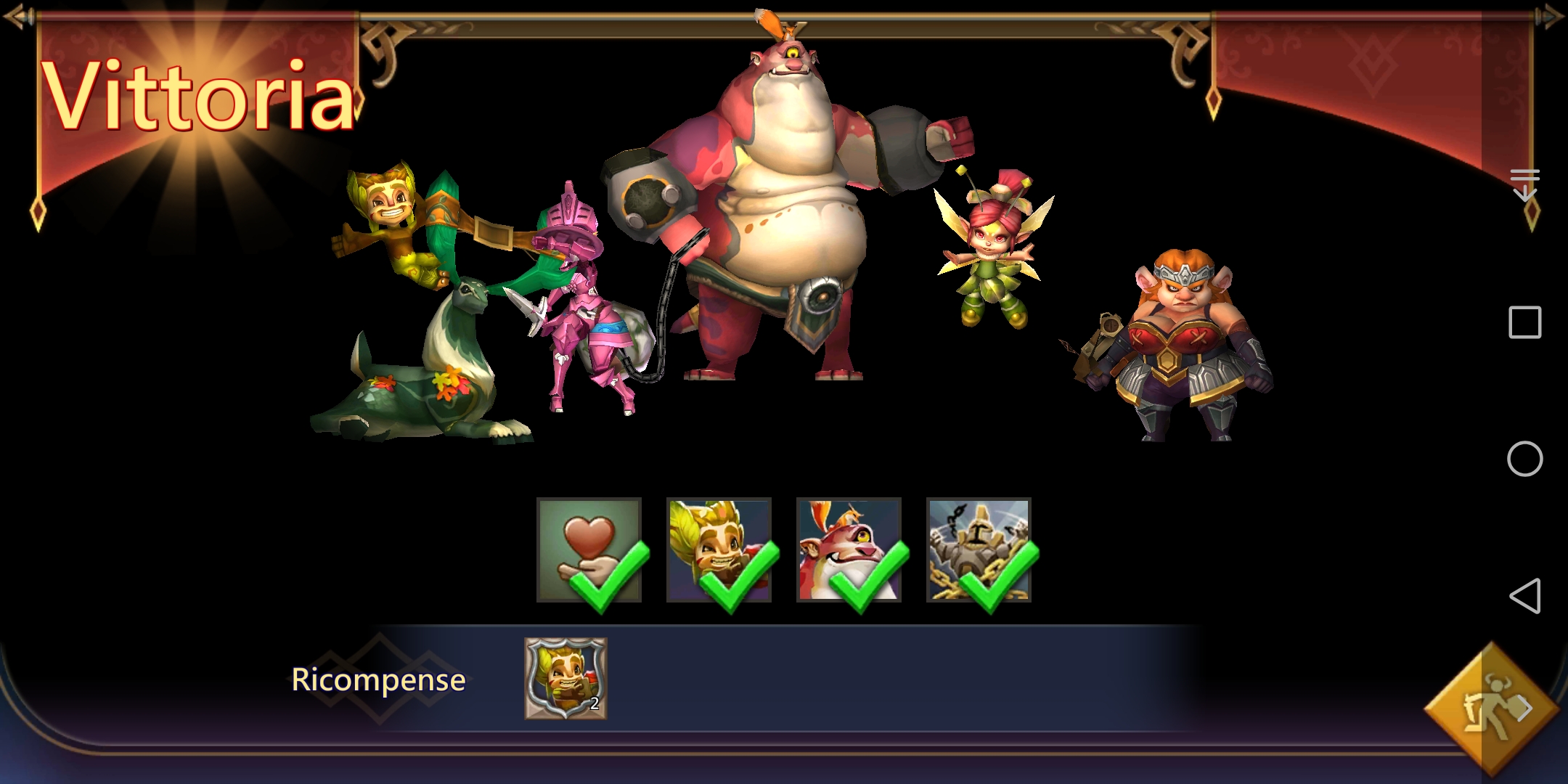This screenshot has height=784, width=1568.
Task: Select the Ricompense label
Action: [378, 680]
